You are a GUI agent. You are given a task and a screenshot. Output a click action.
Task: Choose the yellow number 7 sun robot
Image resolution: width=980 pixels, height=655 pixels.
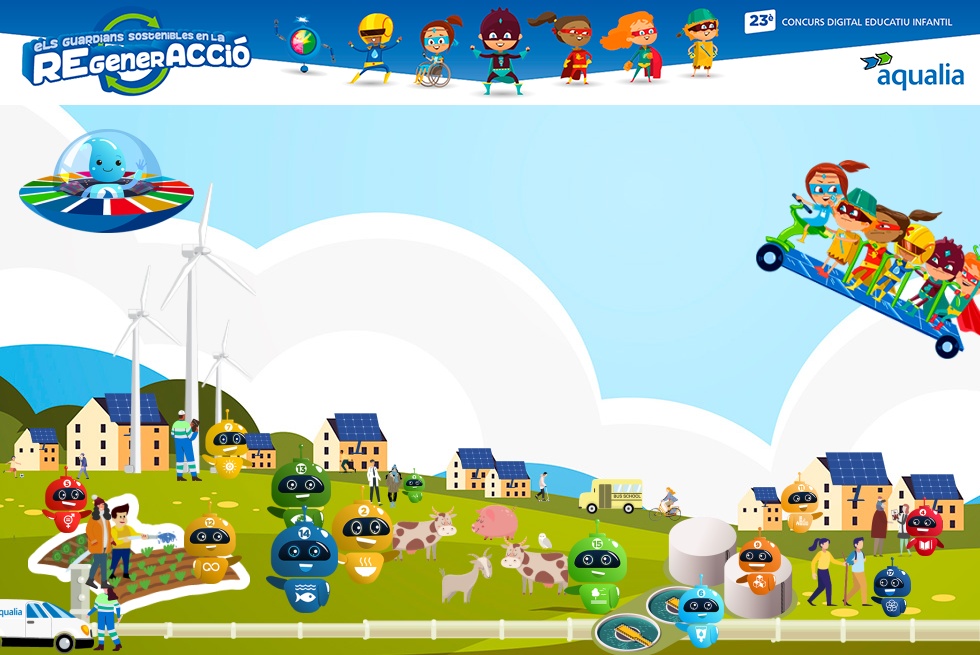coord(228,446)
